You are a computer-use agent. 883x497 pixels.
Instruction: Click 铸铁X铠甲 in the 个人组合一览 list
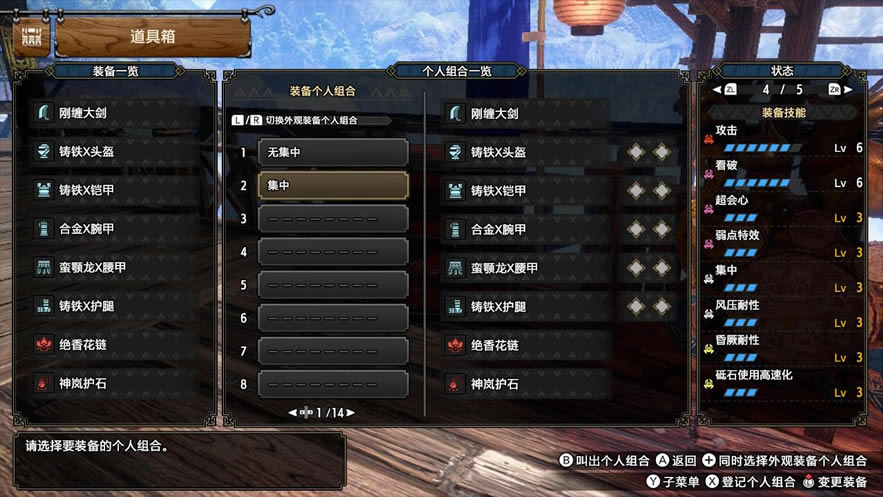click(x=527, y=191)
